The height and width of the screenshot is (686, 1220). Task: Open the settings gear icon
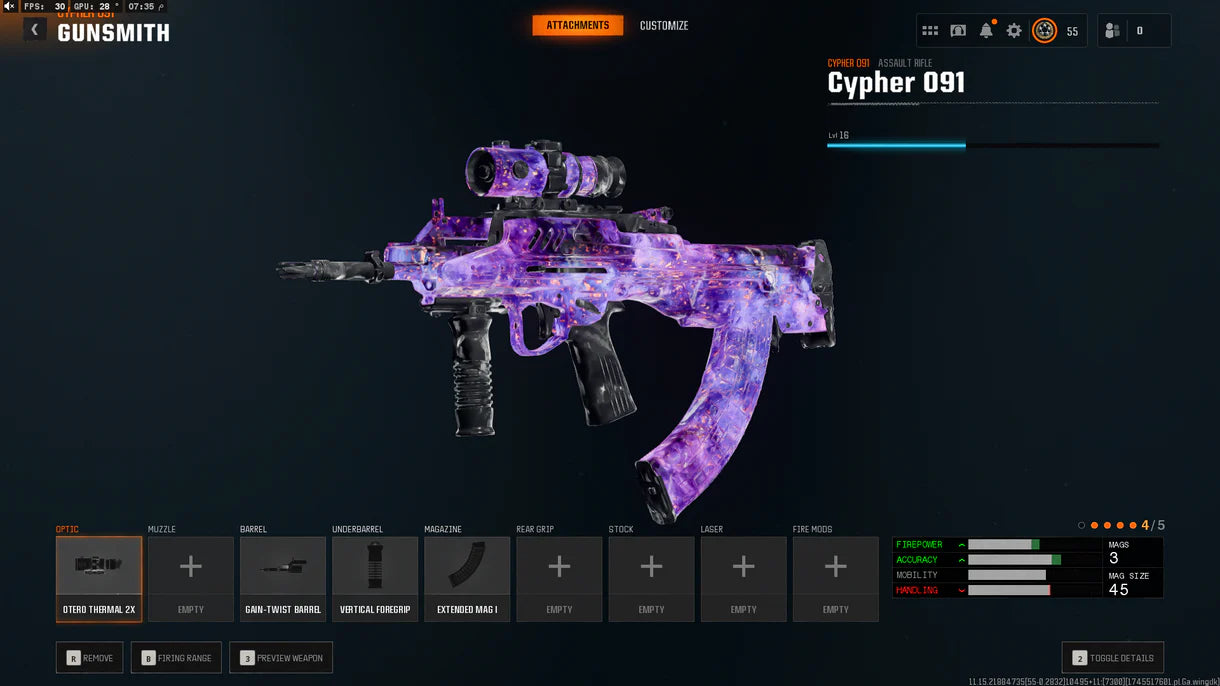[1014, 31]
